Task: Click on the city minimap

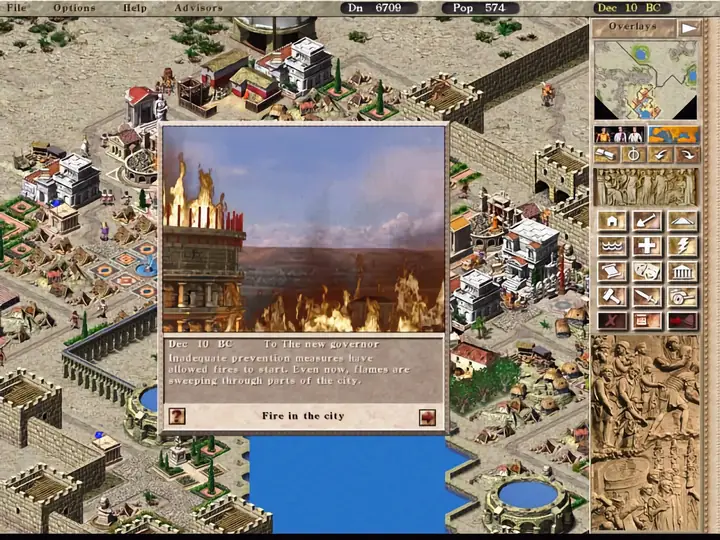Action: [645, 80]
